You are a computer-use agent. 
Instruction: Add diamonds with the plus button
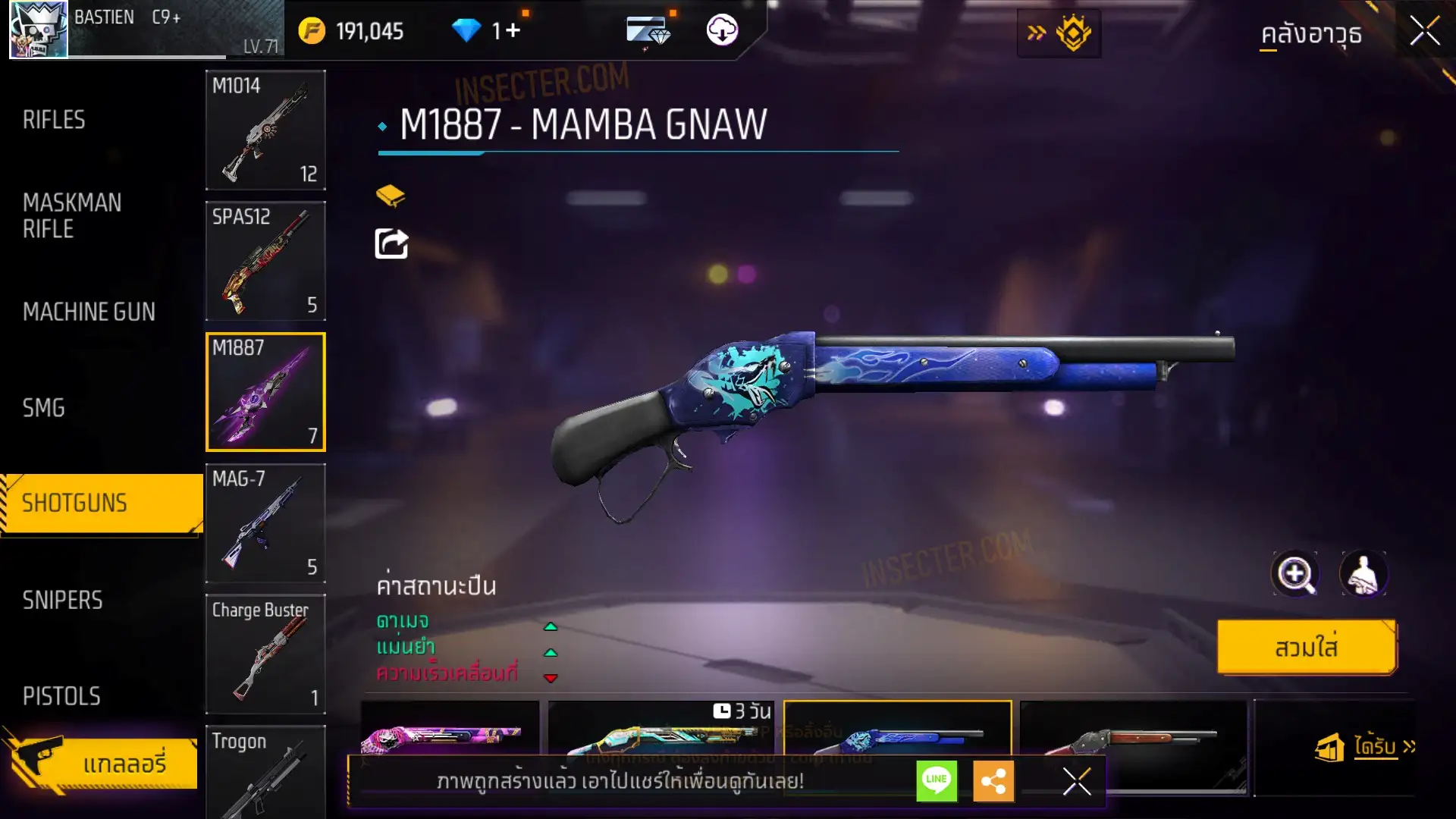pyautogui.click(x=513, y=30)
